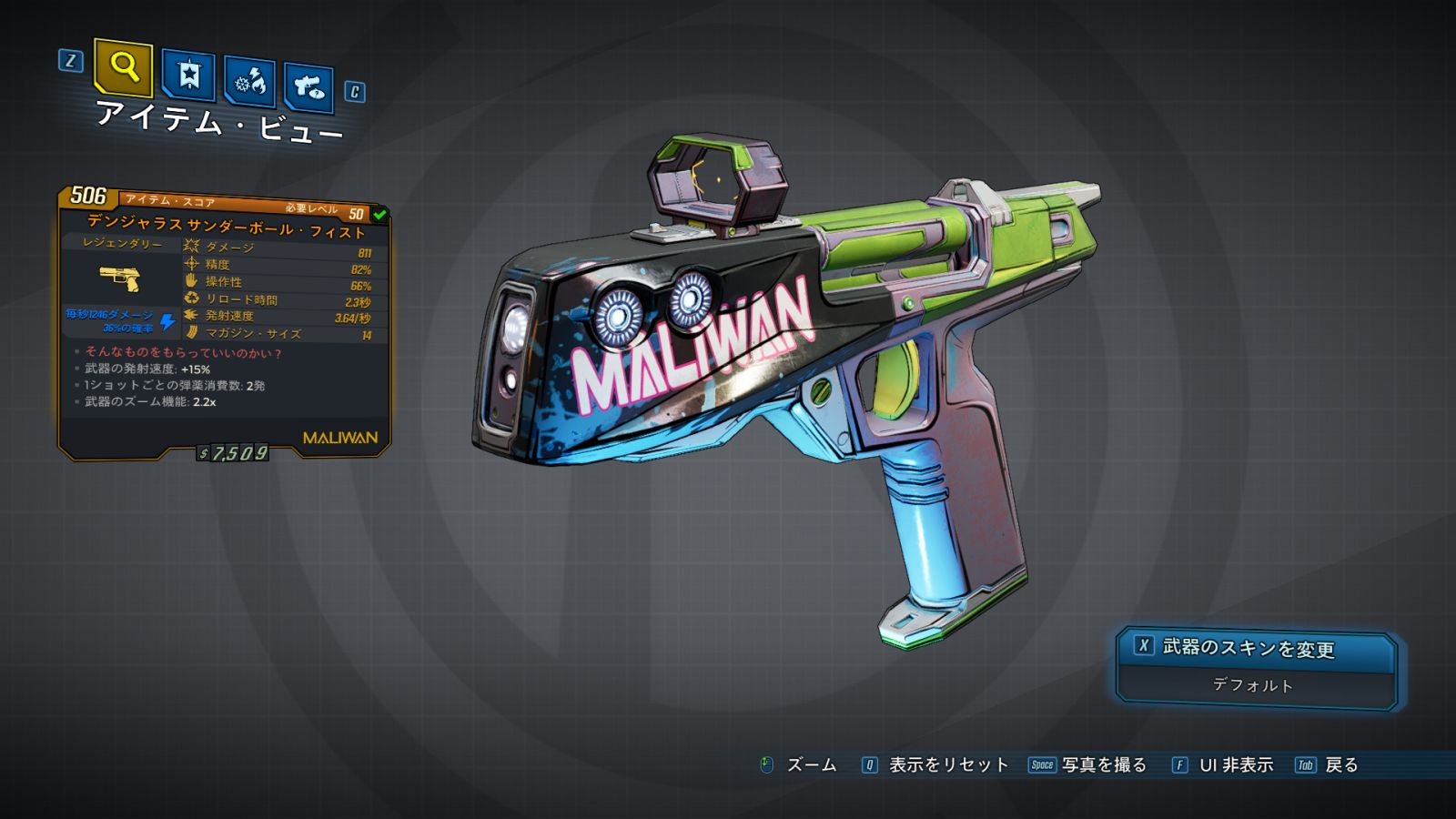Hide the UI
The width and height of the screenshot is (1456, 819).
[1223, 765]
